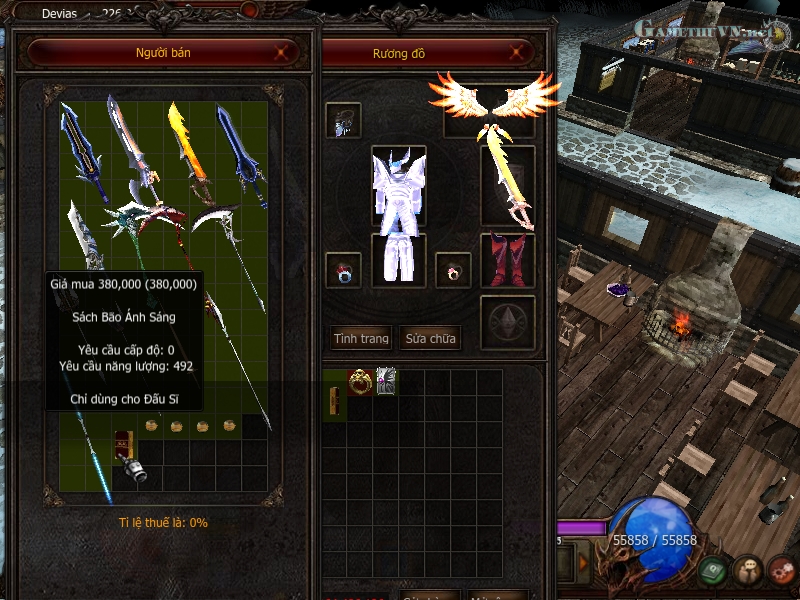Select the right ring equipment slot
The image size is (800, 600).
coord(453,269)
